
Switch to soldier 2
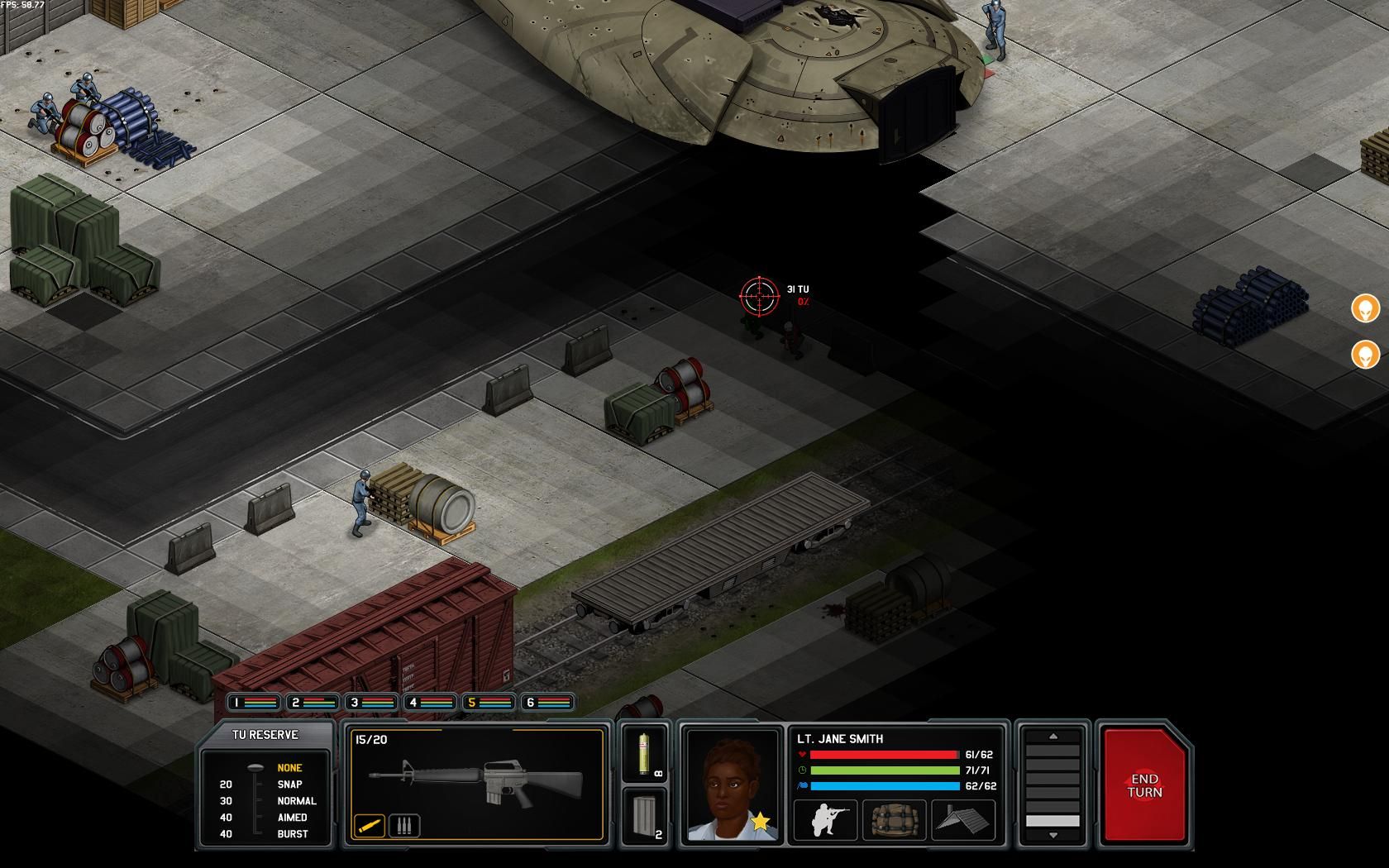(x=313, y=703)
